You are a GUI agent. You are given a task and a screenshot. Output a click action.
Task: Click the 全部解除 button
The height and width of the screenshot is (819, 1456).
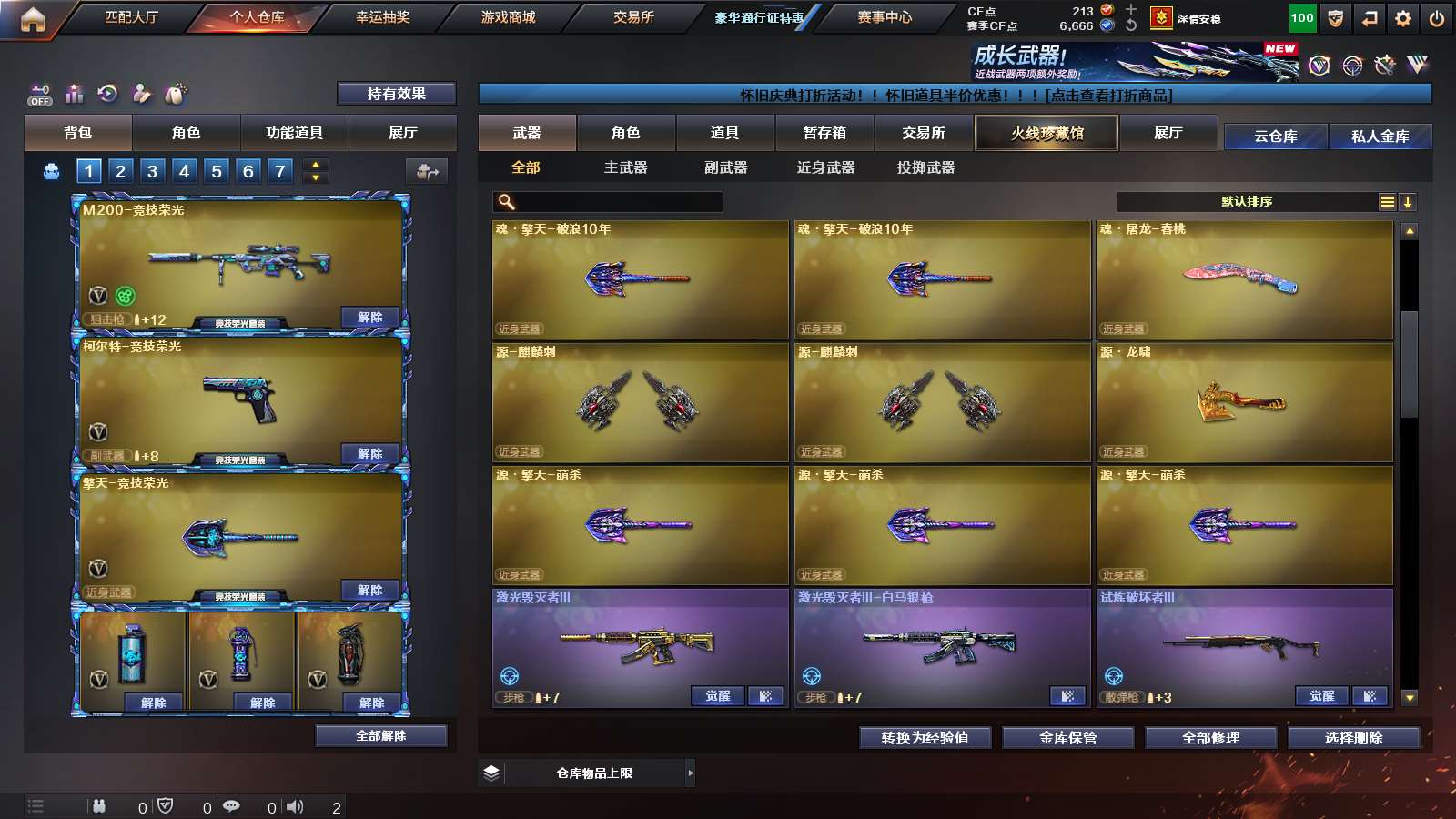381,735
